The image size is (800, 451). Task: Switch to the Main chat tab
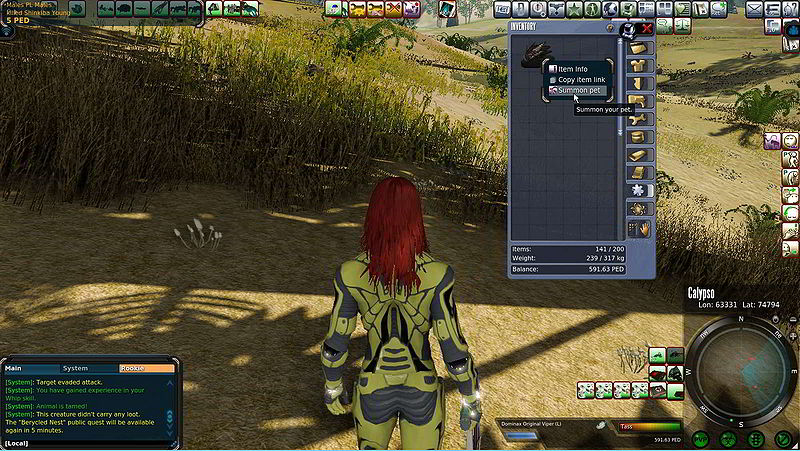coord(14,368)
